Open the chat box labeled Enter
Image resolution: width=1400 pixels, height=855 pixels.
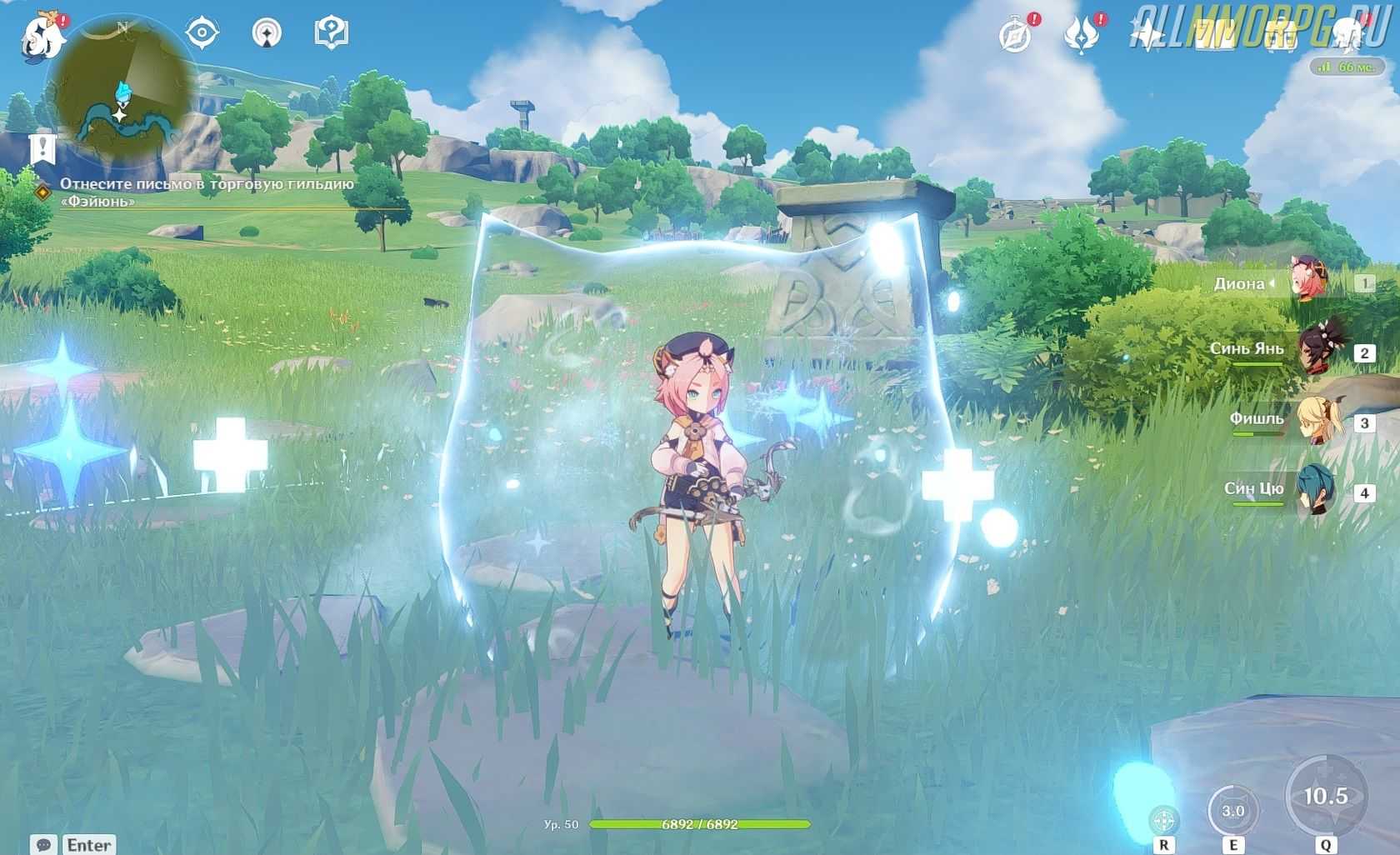[73, 844]
